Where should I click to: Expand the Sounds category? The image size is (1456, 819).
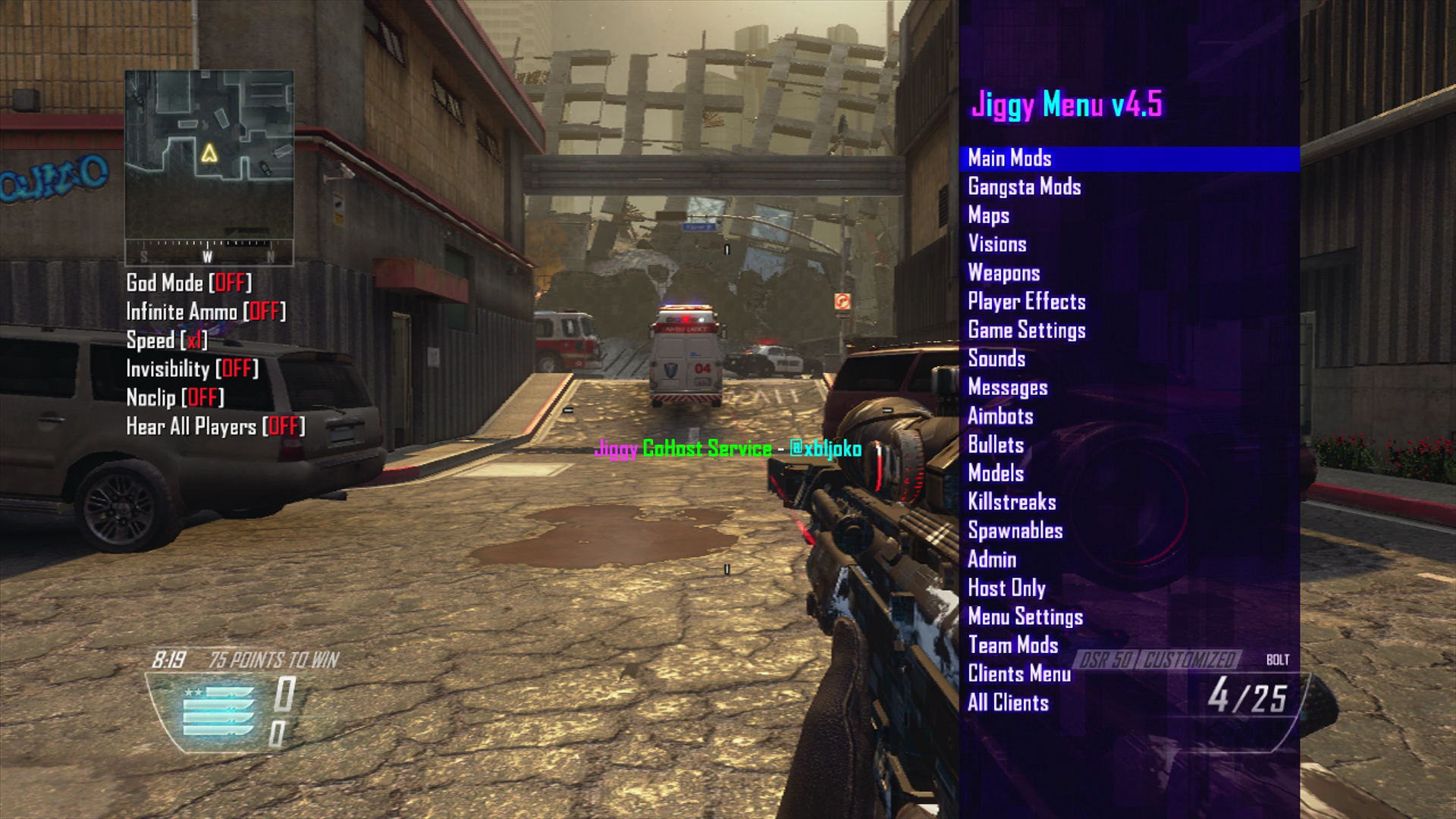(997, 359)
